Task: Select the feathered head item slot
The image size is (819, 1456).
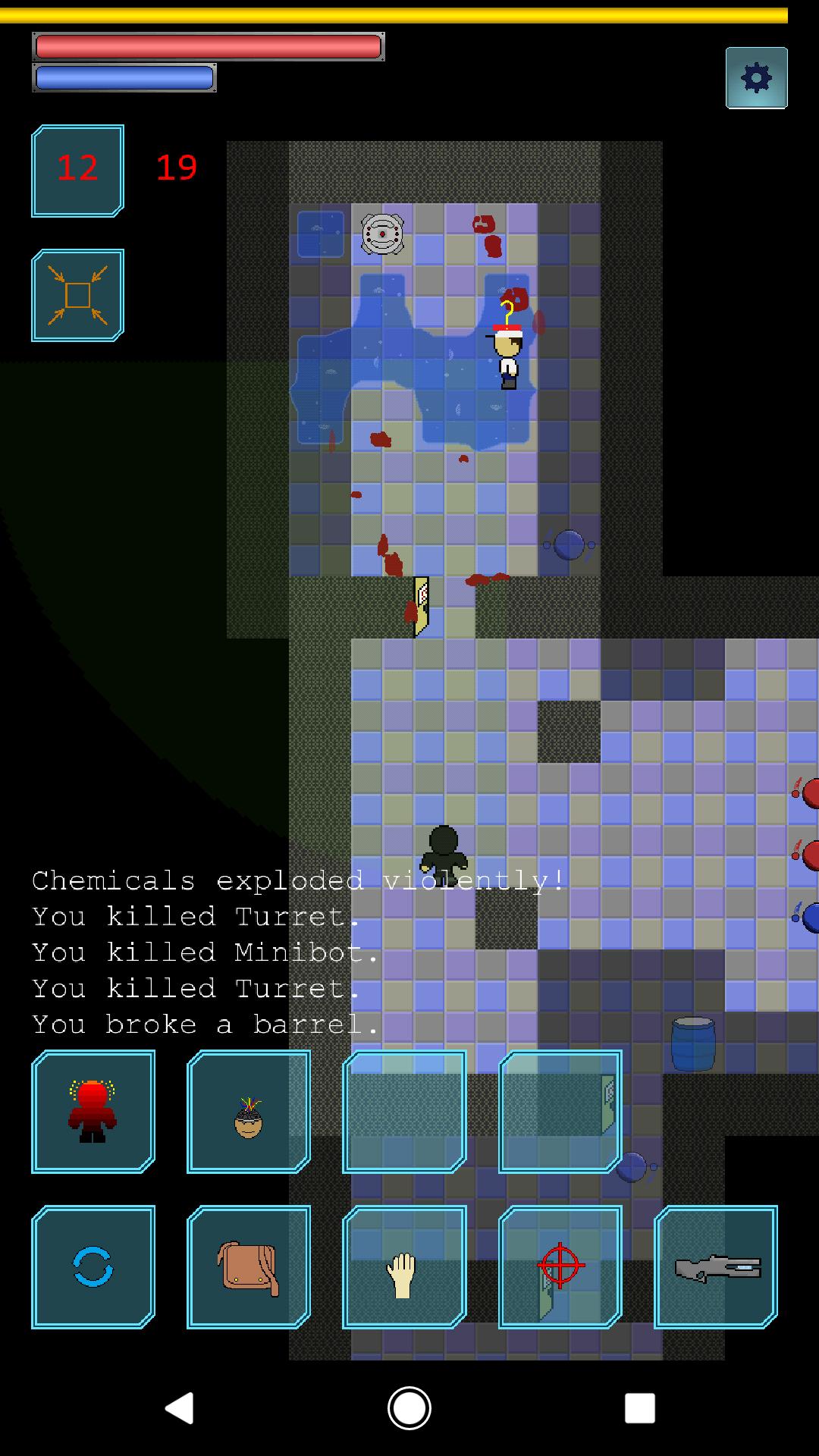Action: (x=249, y=1112)
